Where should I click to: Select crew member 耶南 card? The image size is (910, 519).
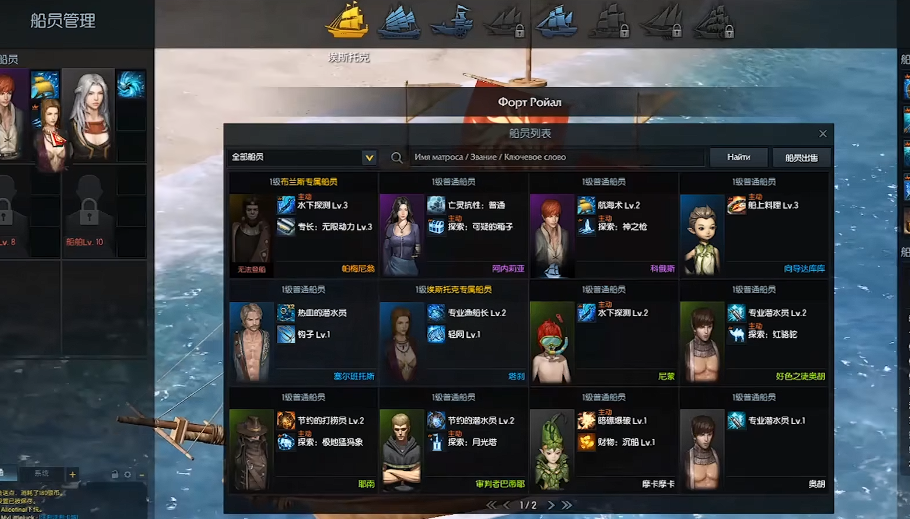tap(303, 440)
